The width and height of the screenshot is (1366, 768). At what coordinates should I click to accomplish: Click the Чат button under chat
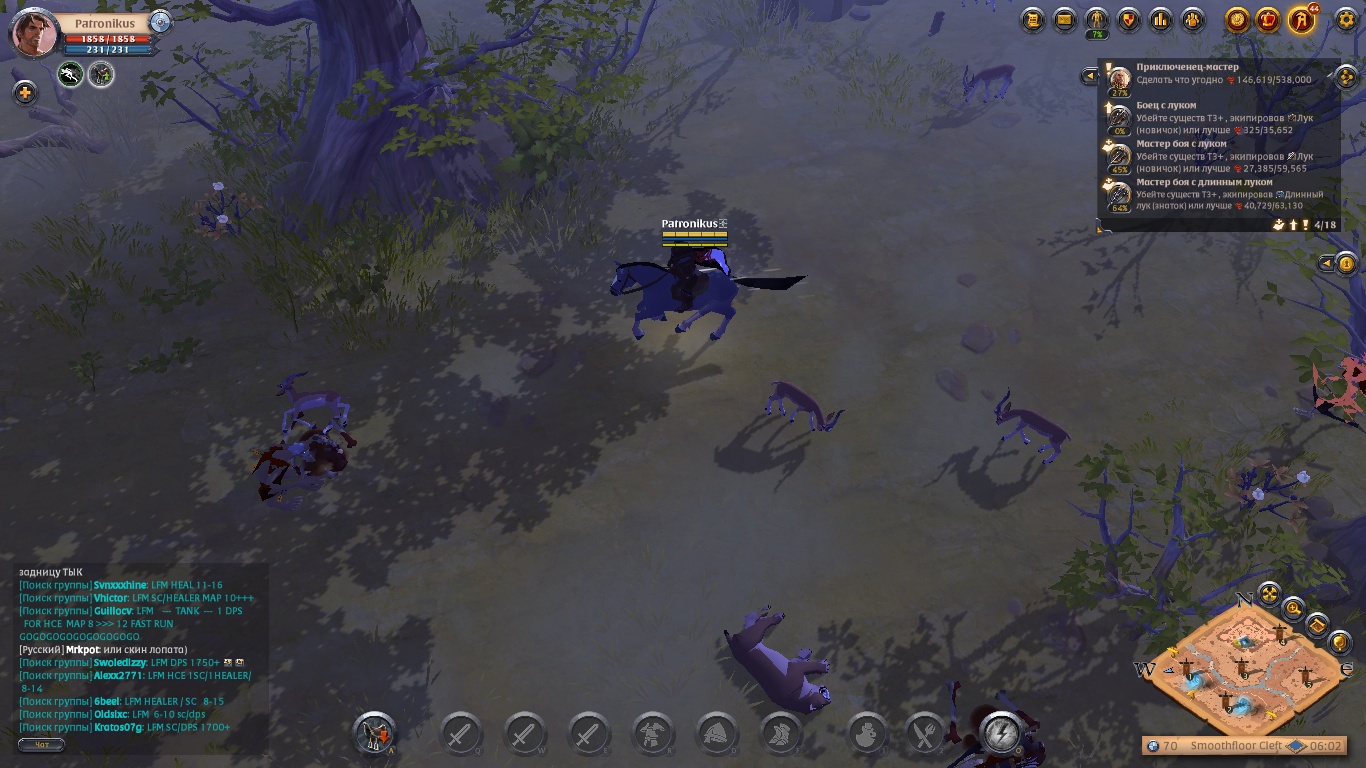point(41,745)
